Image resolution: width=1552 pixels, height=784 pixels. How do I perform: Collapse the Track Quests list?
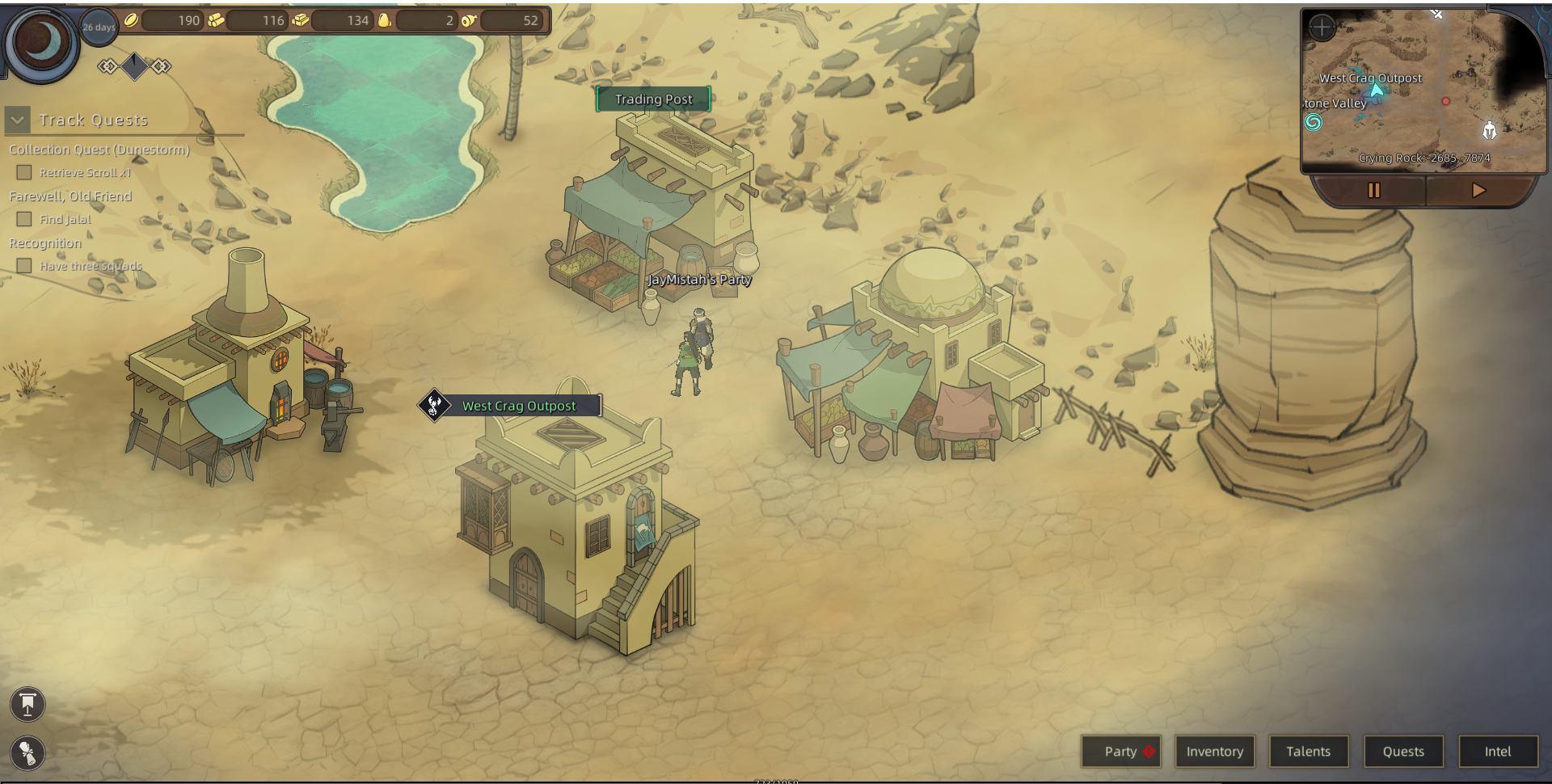click(x=18, y=120)
